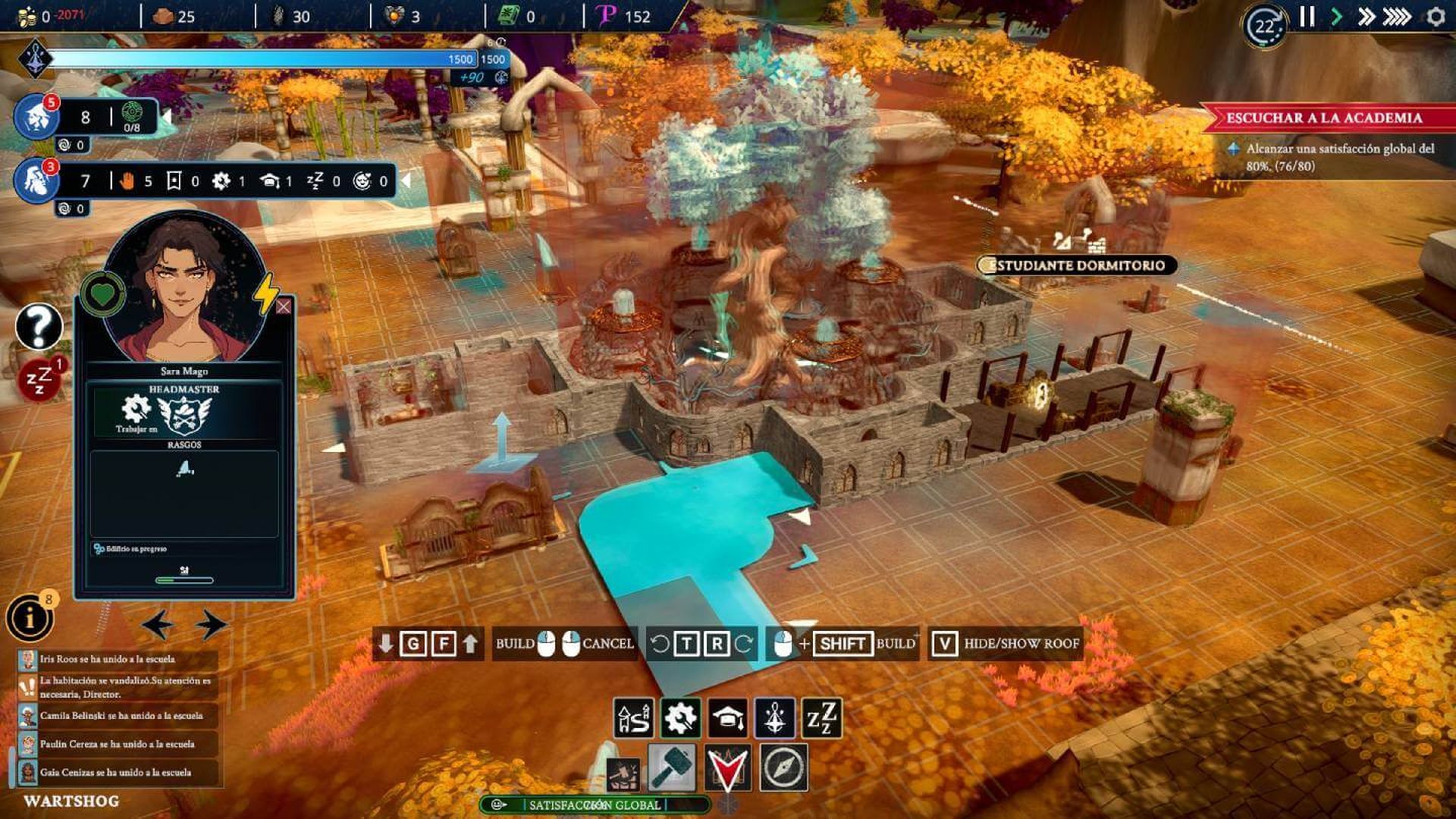Open the settings gear in top-right corner

pyautogui.click(x=1437, y=16)
